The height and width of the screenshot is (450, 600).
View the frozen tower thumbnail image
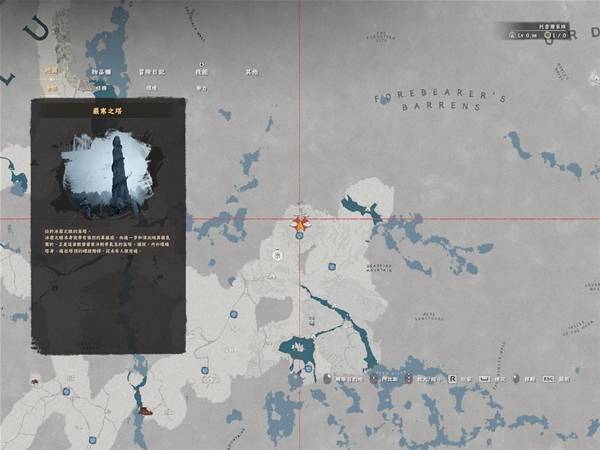108,174
